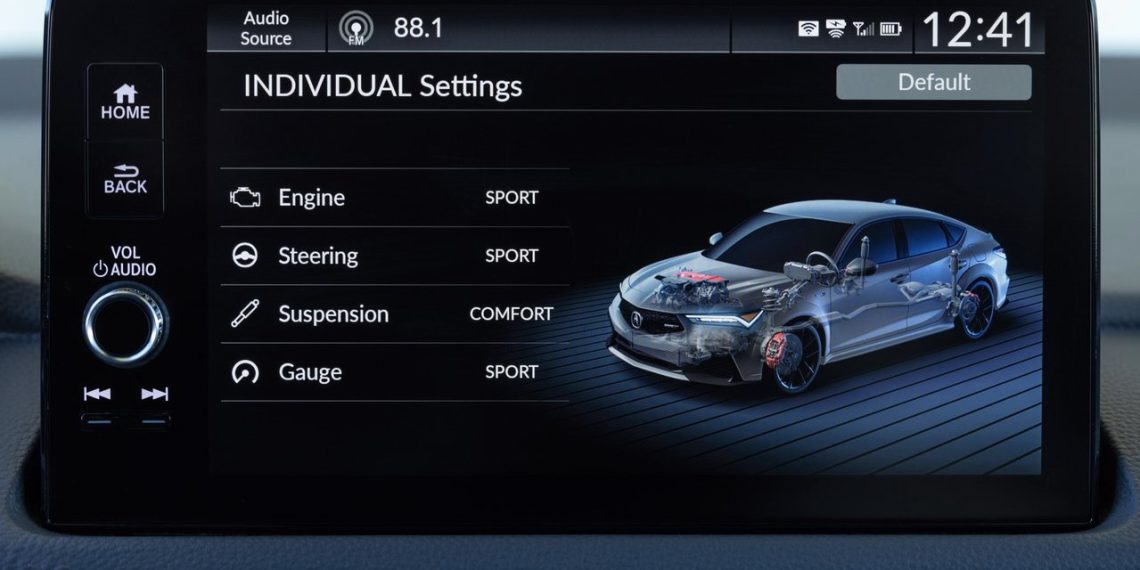Viewport: 1140px width, 570px height.
Task: Tap the FM 88.1 radio station display
Action: point(392,28)
